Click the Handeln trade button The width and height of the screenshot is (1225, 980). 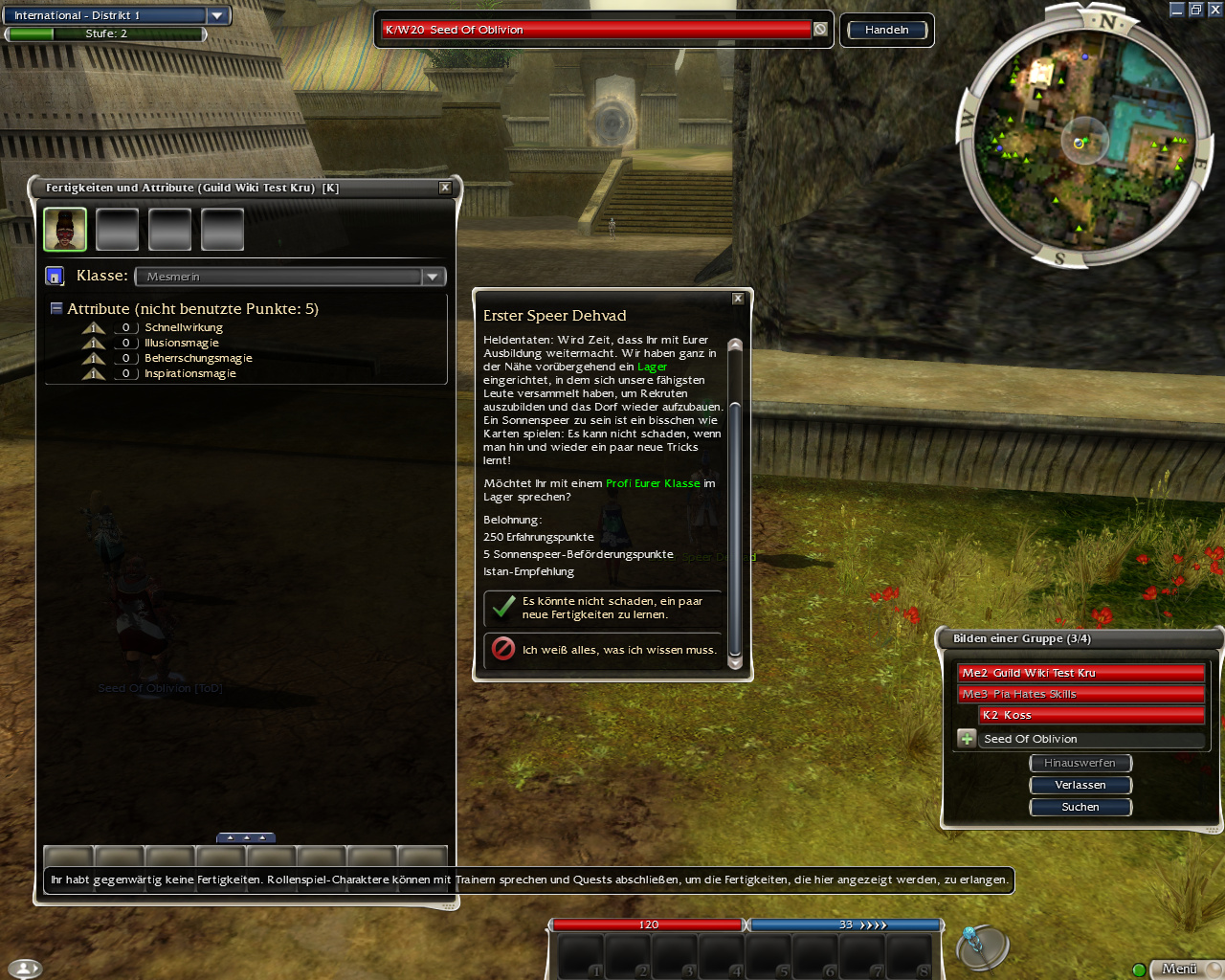(886, 30)
